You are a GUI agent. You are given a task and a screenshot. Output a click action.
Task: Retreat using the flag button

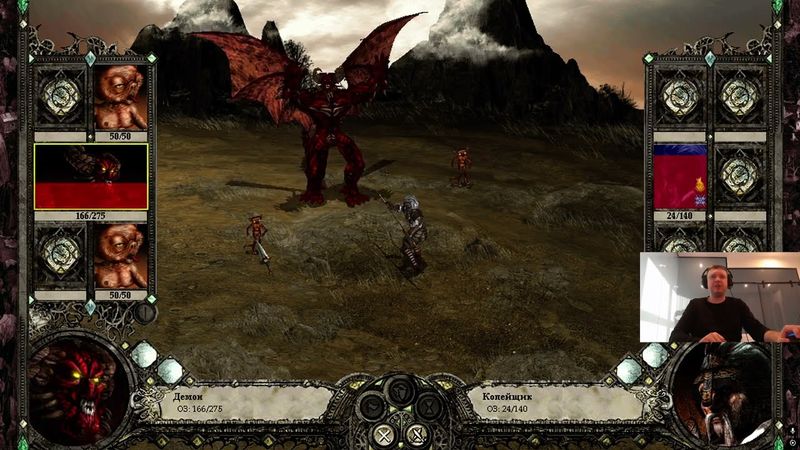(x=372, y=405)
